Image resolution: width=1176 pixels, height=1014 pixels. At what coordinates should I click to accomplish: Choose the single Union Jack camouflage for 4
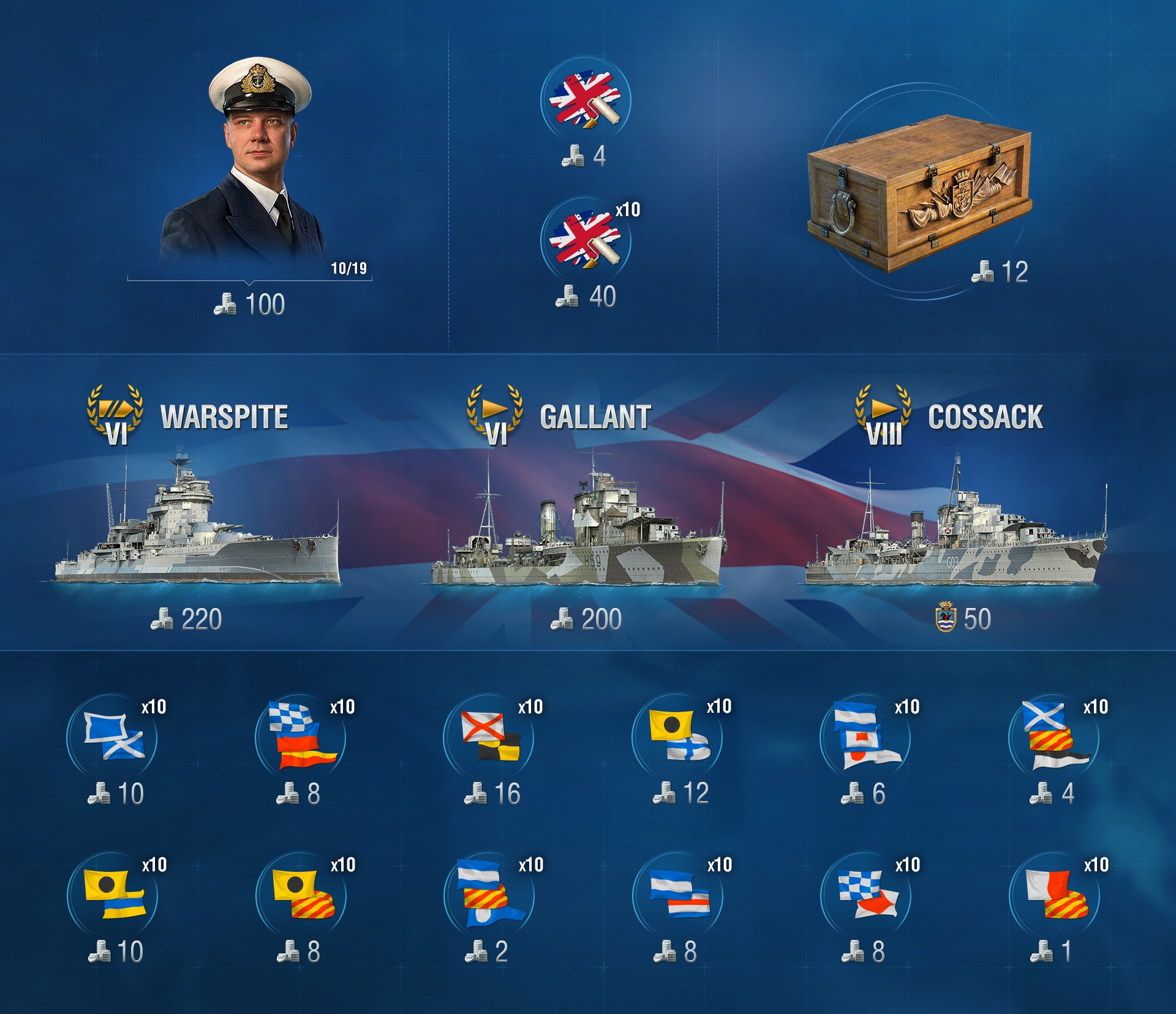[585, 100]
